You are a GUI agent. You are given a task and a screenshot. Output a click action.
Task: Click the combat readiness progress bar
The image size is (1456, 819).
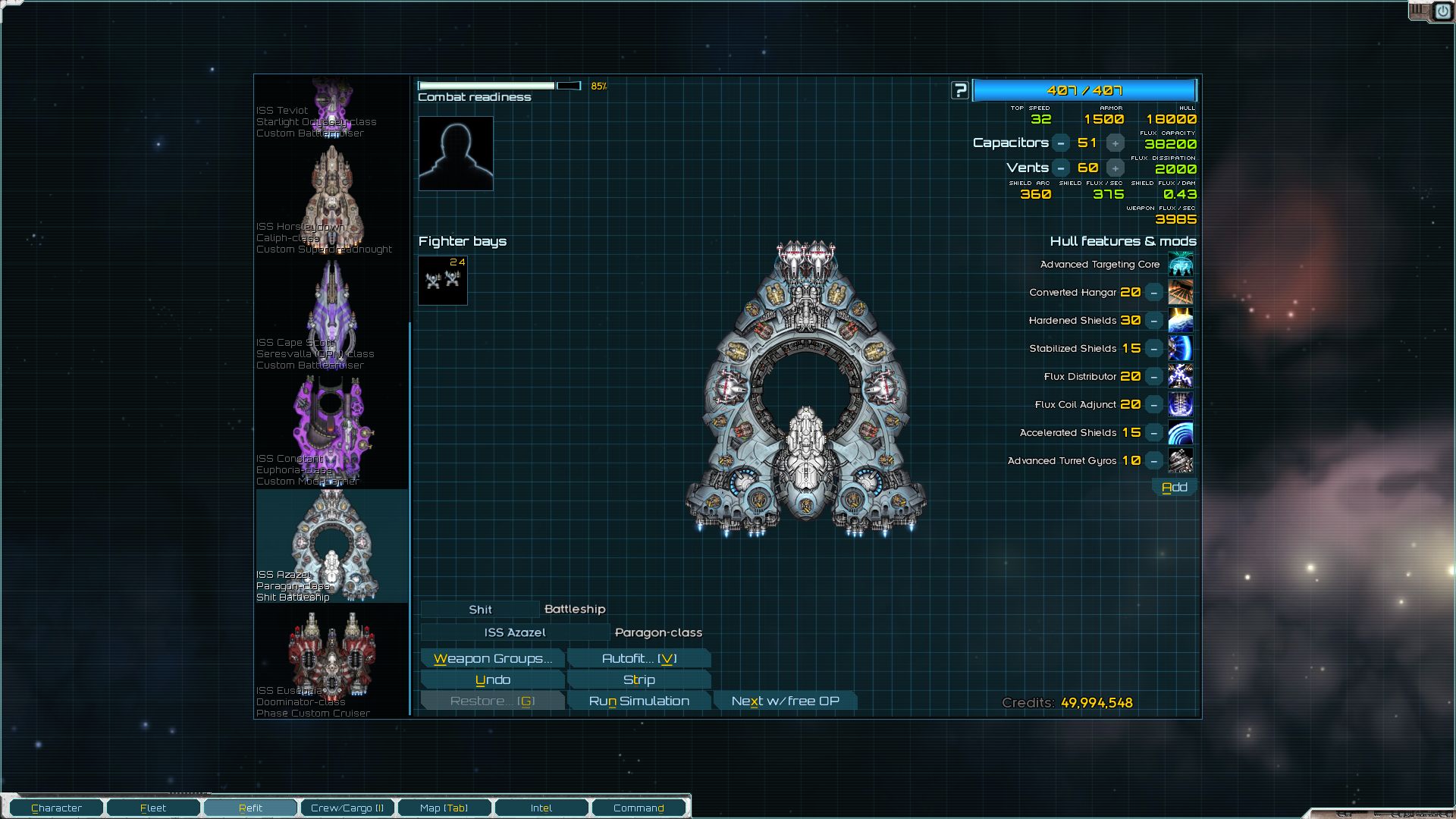tap(500, 86)
